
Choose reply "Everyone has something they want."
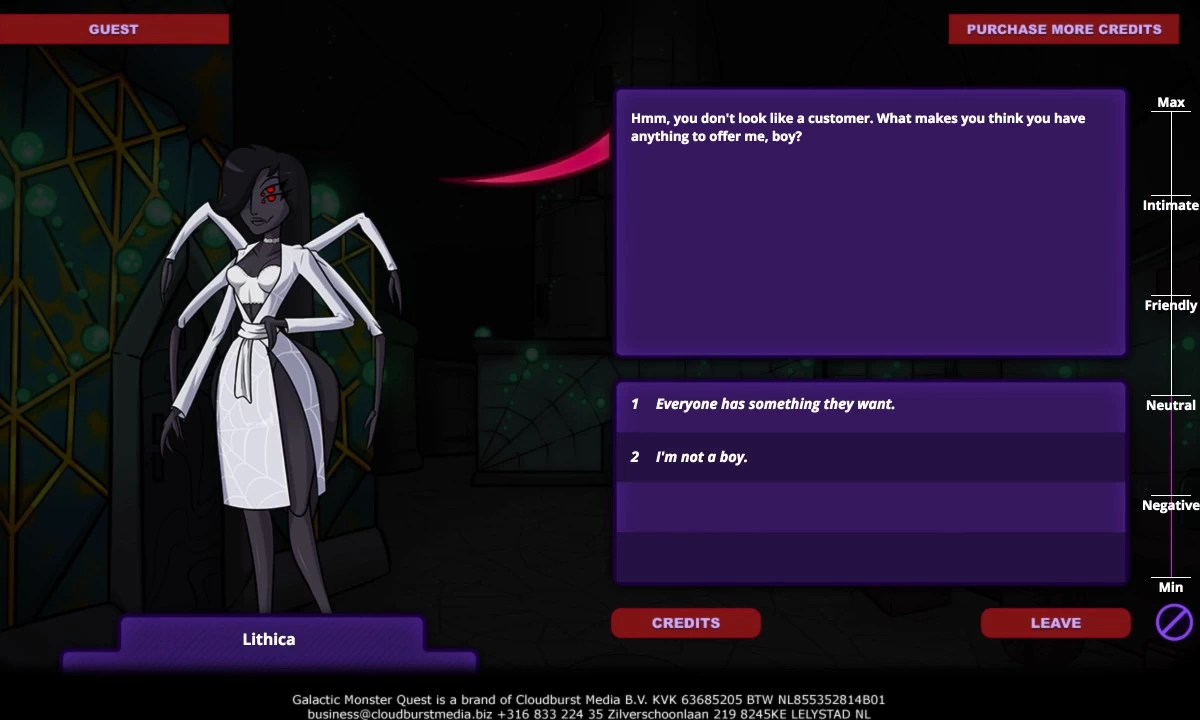tap(870, 405)
